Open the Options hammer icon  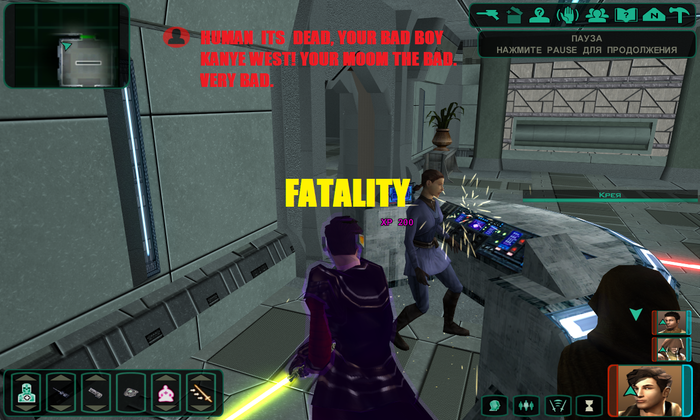(681, 15)
